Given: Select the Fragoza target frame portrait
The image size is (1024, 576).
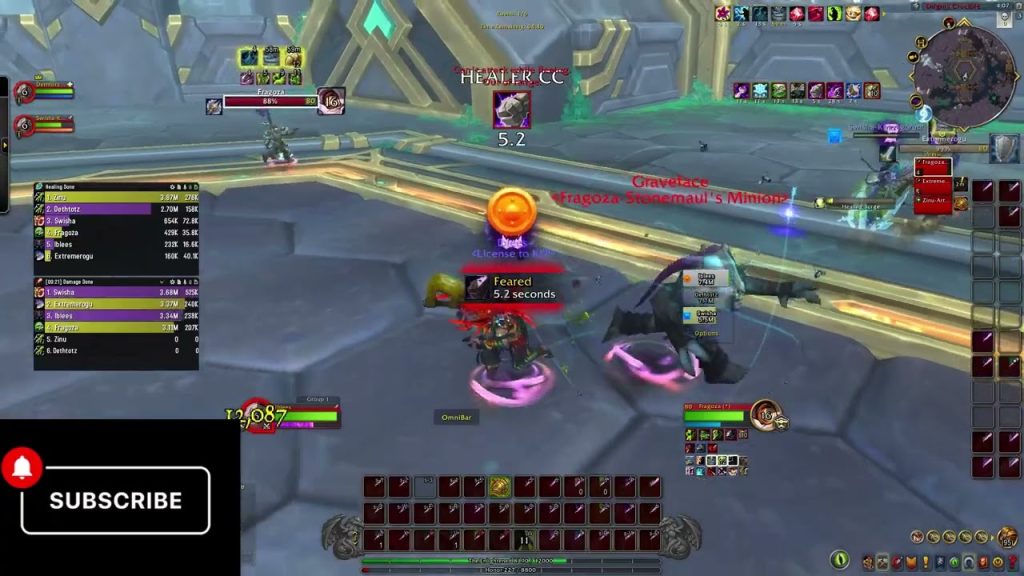Looking at the screenshot, I should pyautogui.click(x=766, y=414).
